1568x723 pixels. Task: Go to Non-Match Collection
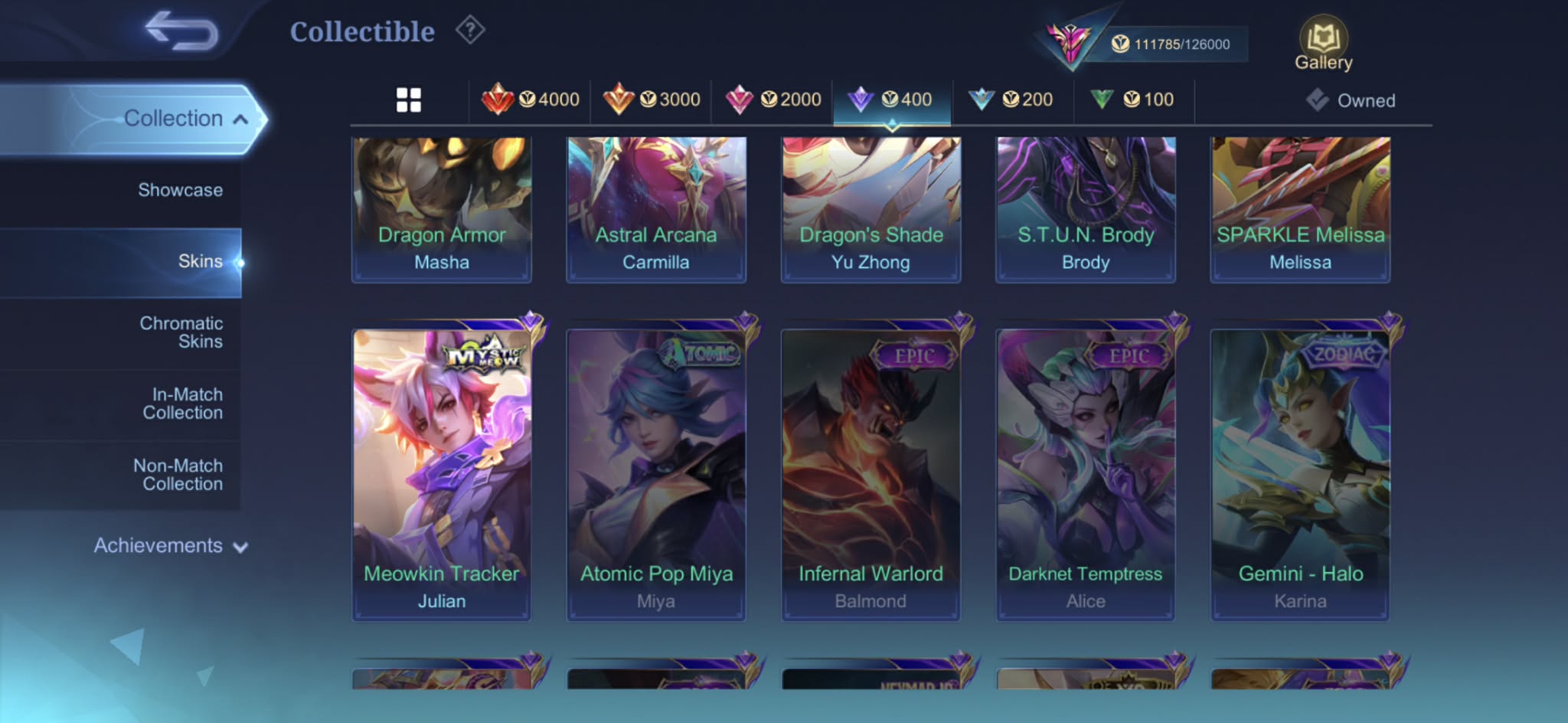tap(178, 475)
